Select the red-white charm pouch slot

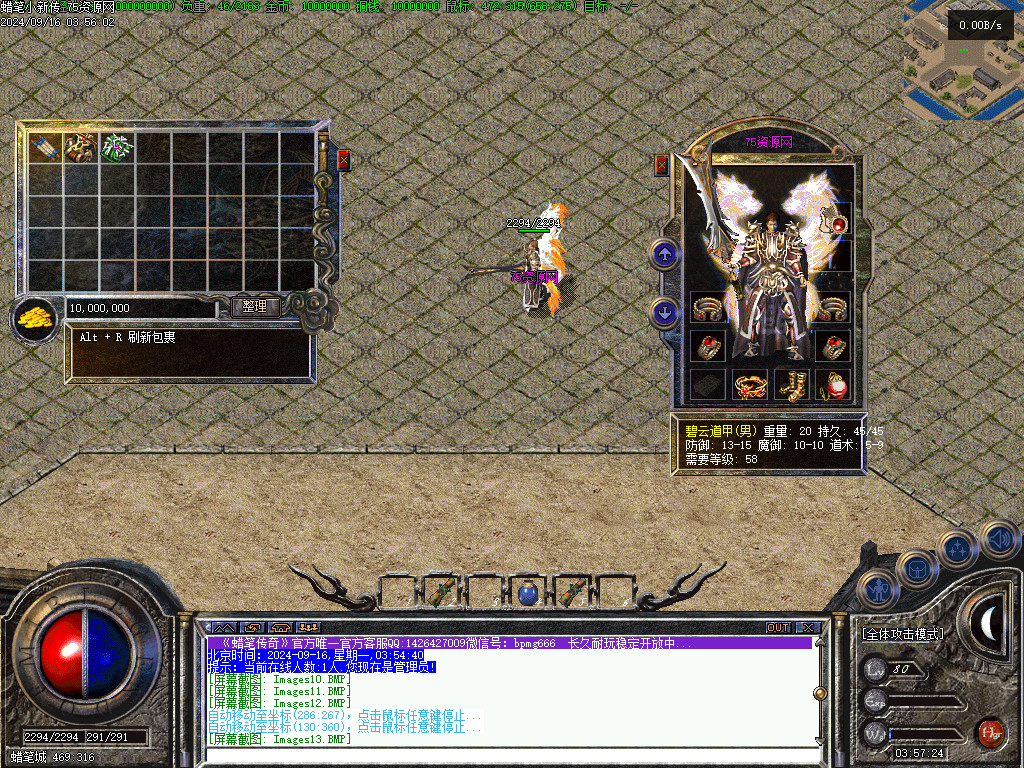(833, 385)
